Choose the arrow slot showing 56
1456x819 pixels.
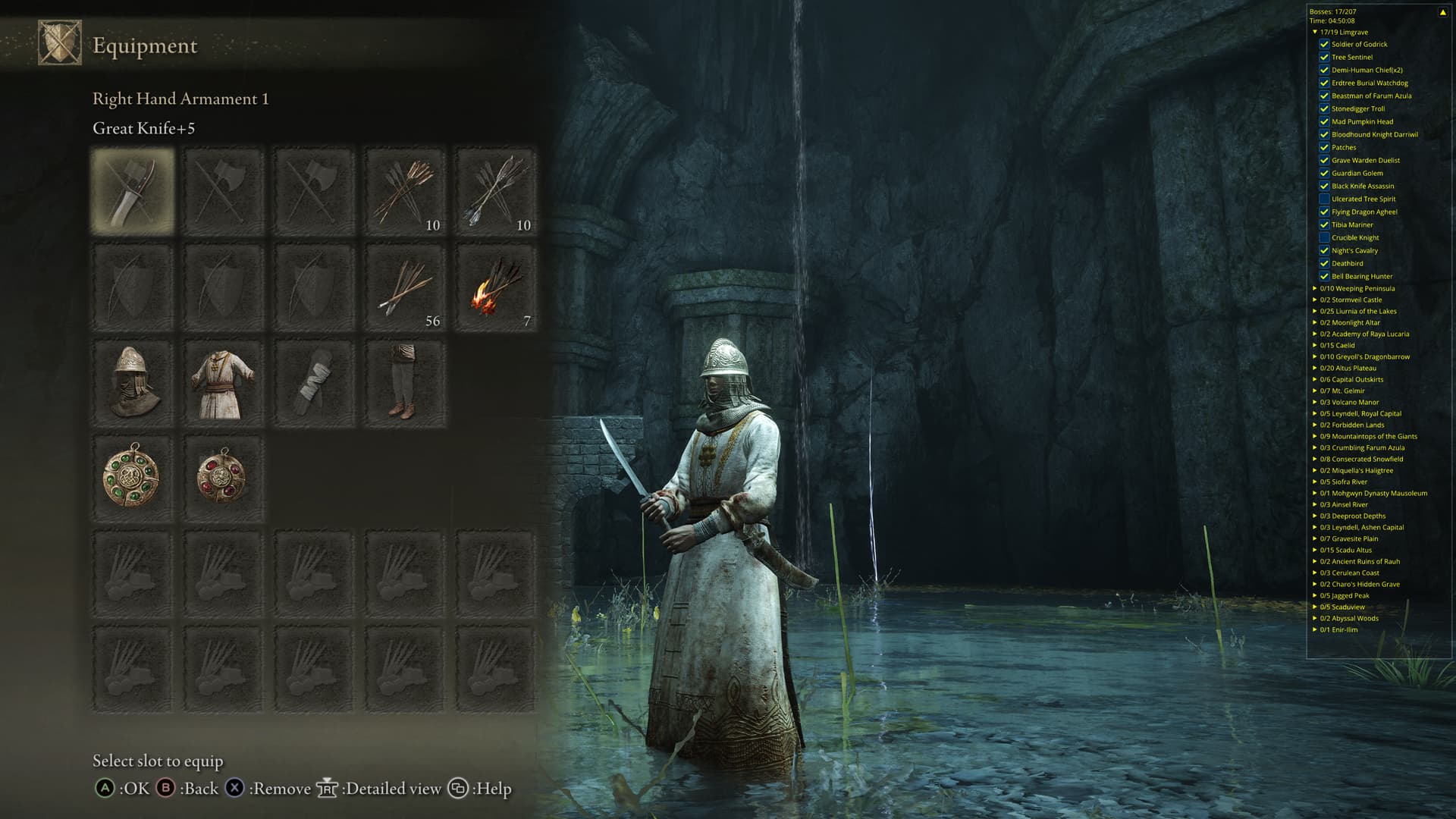(404, 287)
